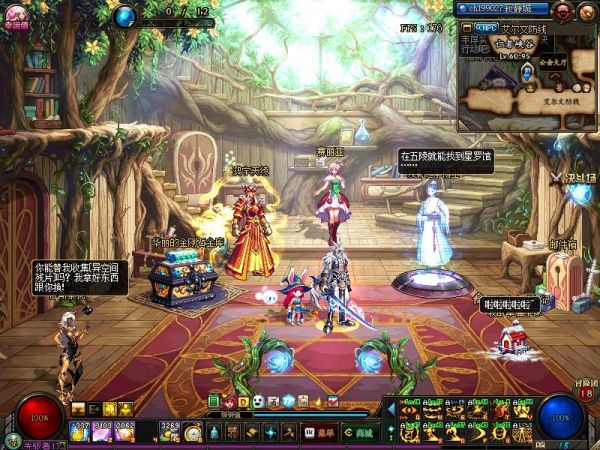
Task: Click the orange round button above the minimap
Action: [586, 12]
